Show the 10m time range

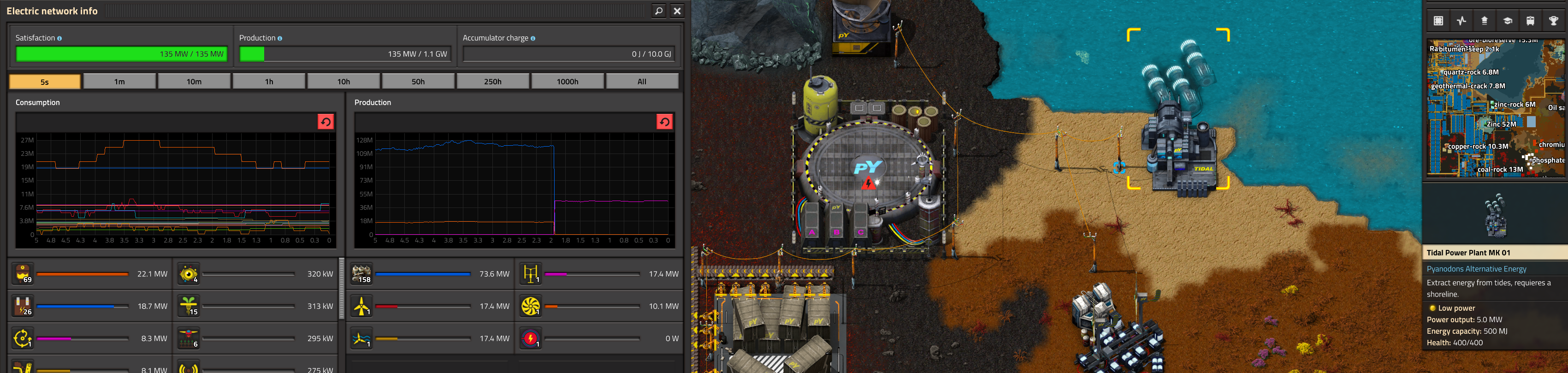(194, 82)
